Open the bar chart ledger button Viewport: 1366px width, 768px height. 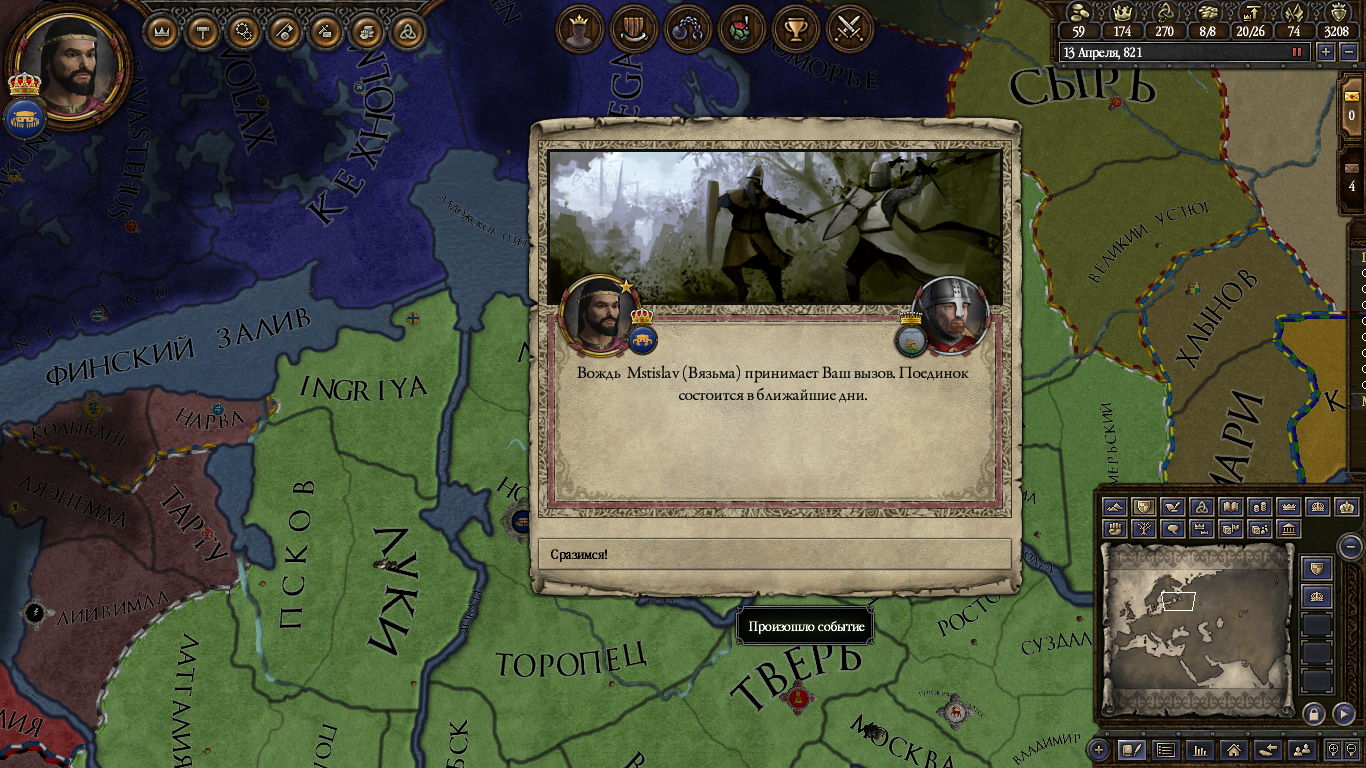[x=1199, y=749]
